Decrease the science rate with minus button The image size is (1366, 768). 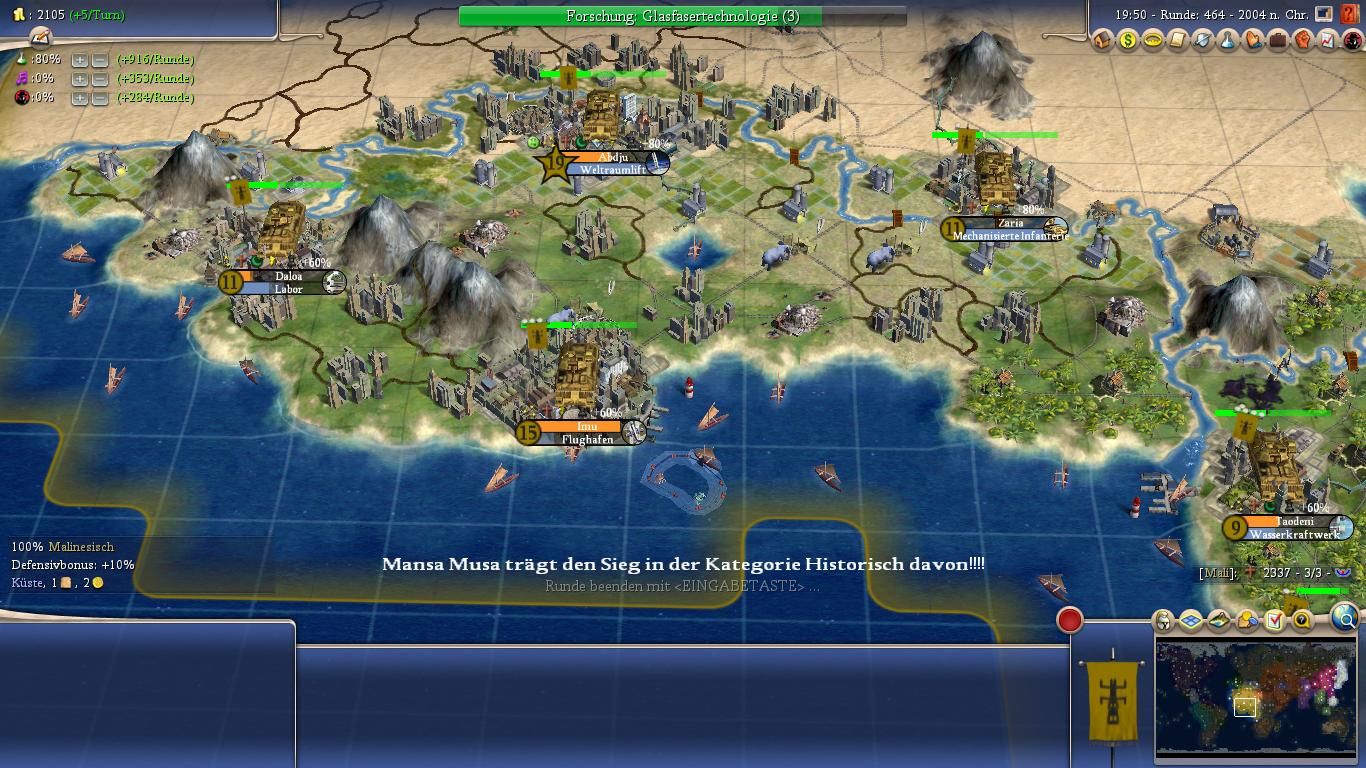point(99,60)
